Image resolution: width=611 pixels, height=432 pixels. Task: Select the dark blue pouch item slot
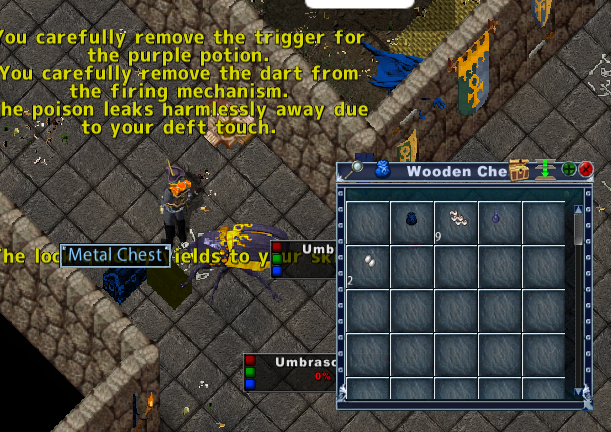412,219
